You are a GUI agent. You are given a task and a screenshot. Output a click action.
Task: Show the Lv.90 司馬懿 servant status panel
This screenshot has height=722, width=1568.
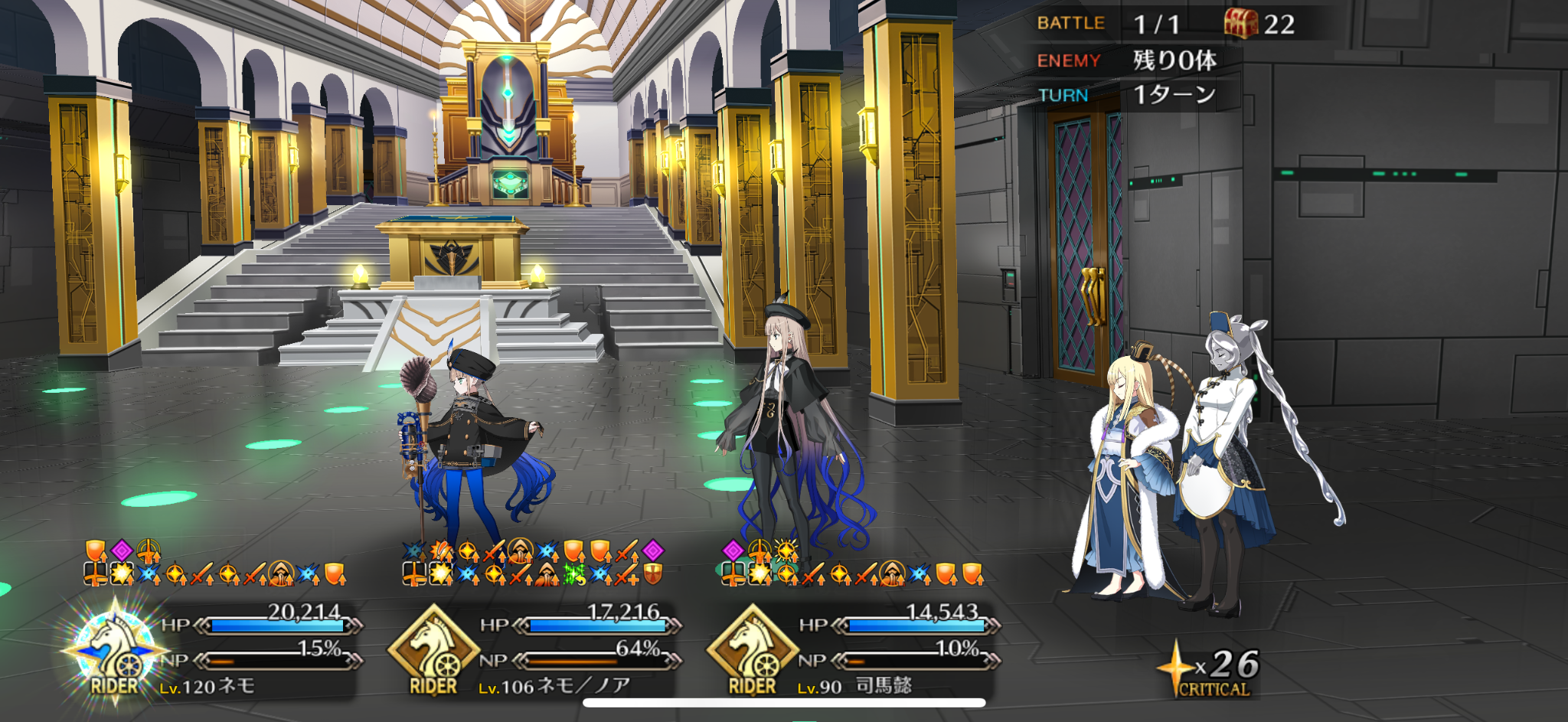click(x=855, y=651)
